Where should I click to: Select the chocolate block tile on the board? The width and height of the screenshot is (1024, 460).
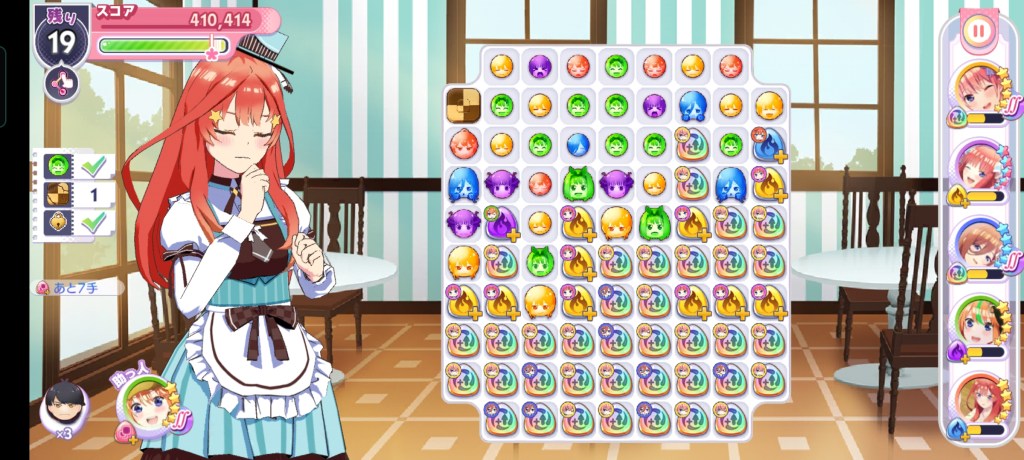[x=463, y=104]
